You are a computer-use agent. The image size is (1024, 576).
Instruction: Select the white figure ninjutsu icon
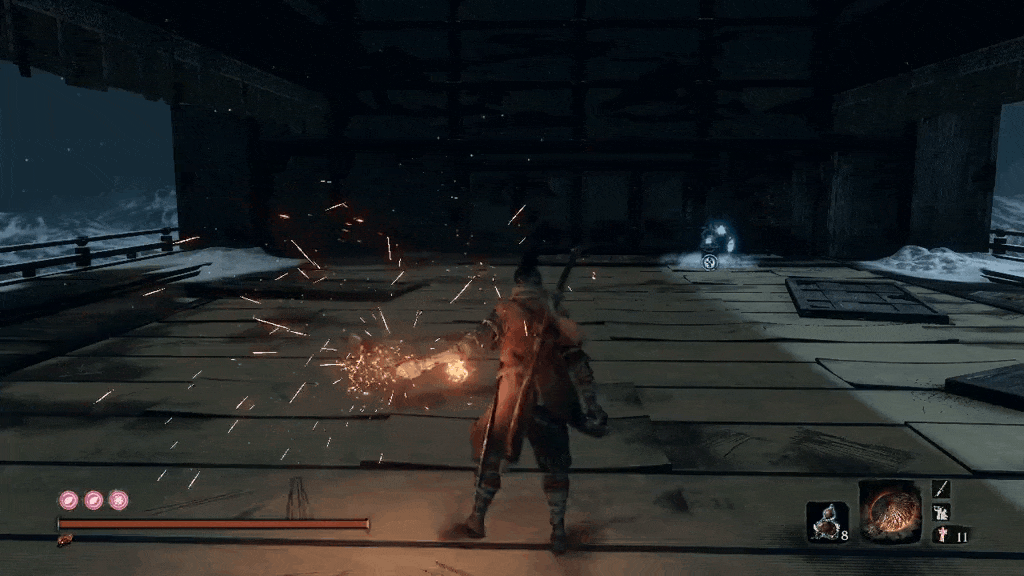[x=941, y=512]
